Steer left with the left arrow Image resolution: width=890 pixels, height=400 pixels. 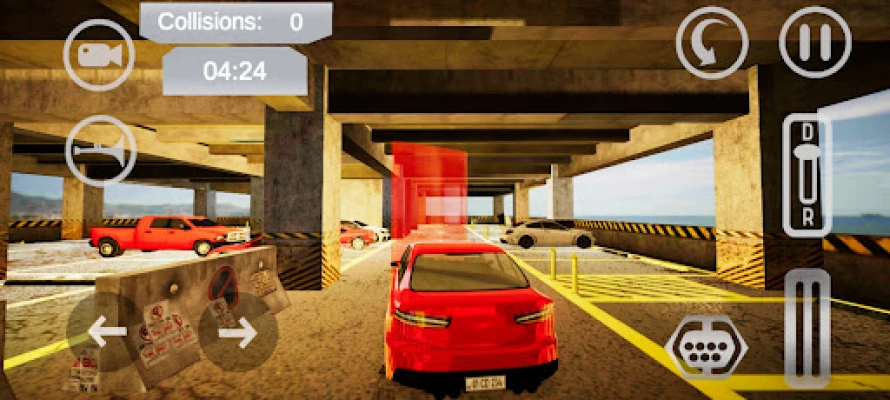106,332
